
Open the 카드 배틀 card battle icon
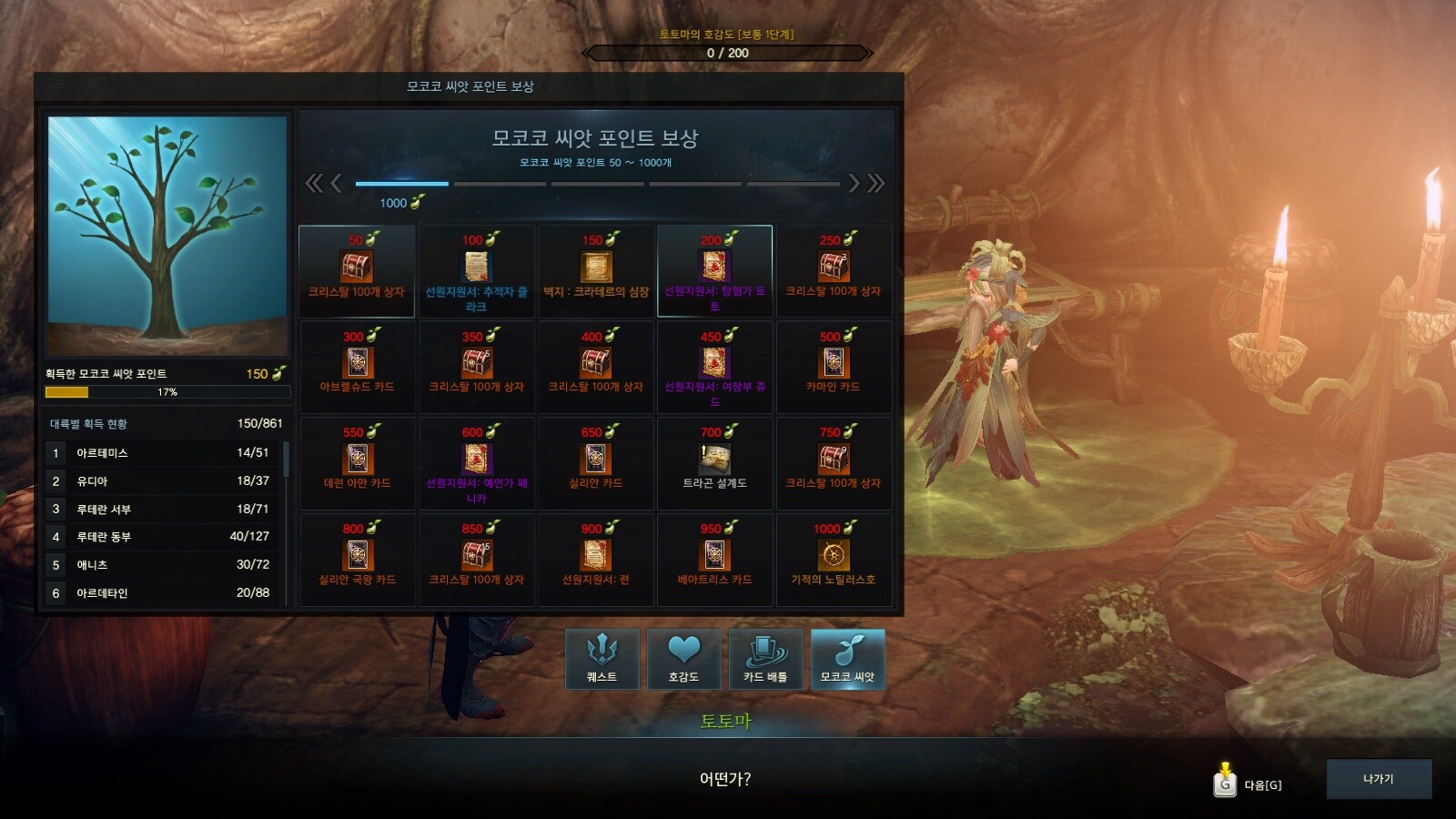click(765, 658)
